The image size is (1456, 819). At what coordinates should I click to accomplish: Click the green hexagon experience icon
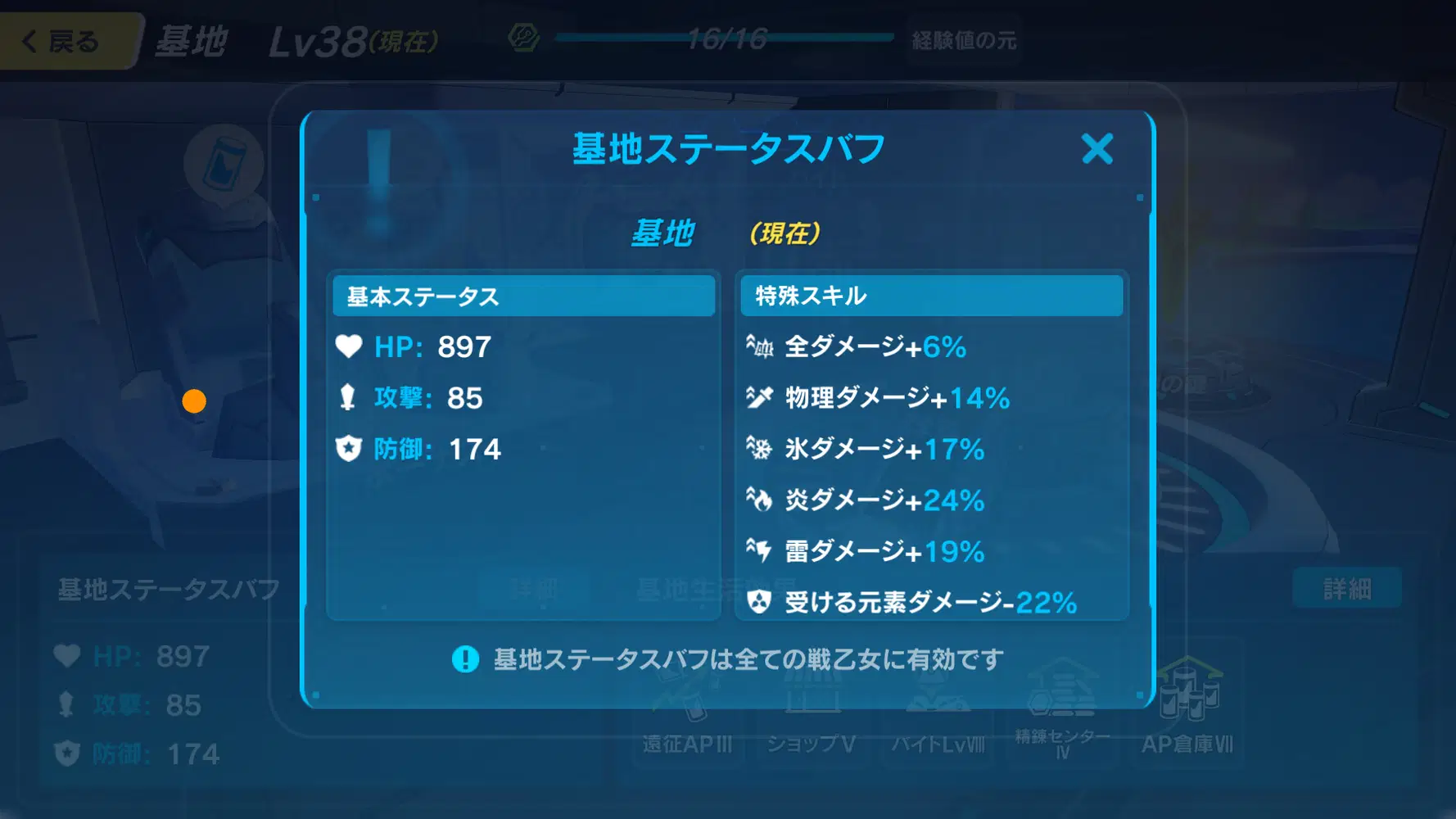523,36
